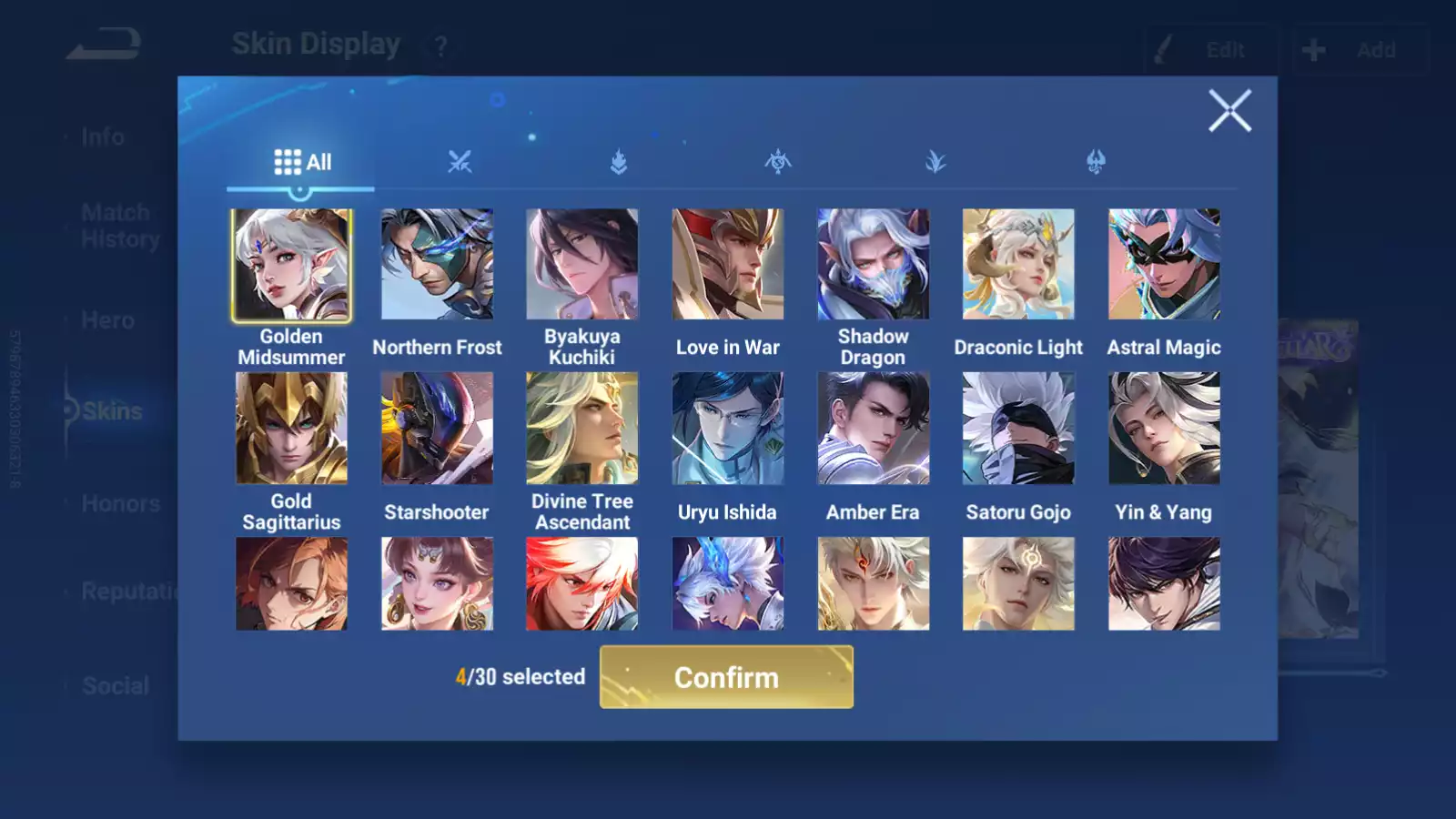Close the skin selection popup

1229,111
